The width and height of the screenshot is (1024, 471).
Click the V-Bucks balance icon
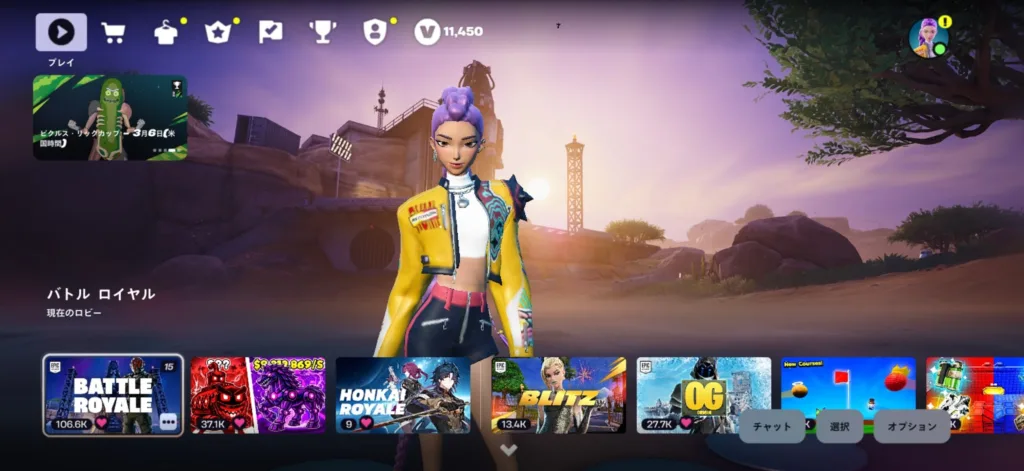(x=427, y=32)
